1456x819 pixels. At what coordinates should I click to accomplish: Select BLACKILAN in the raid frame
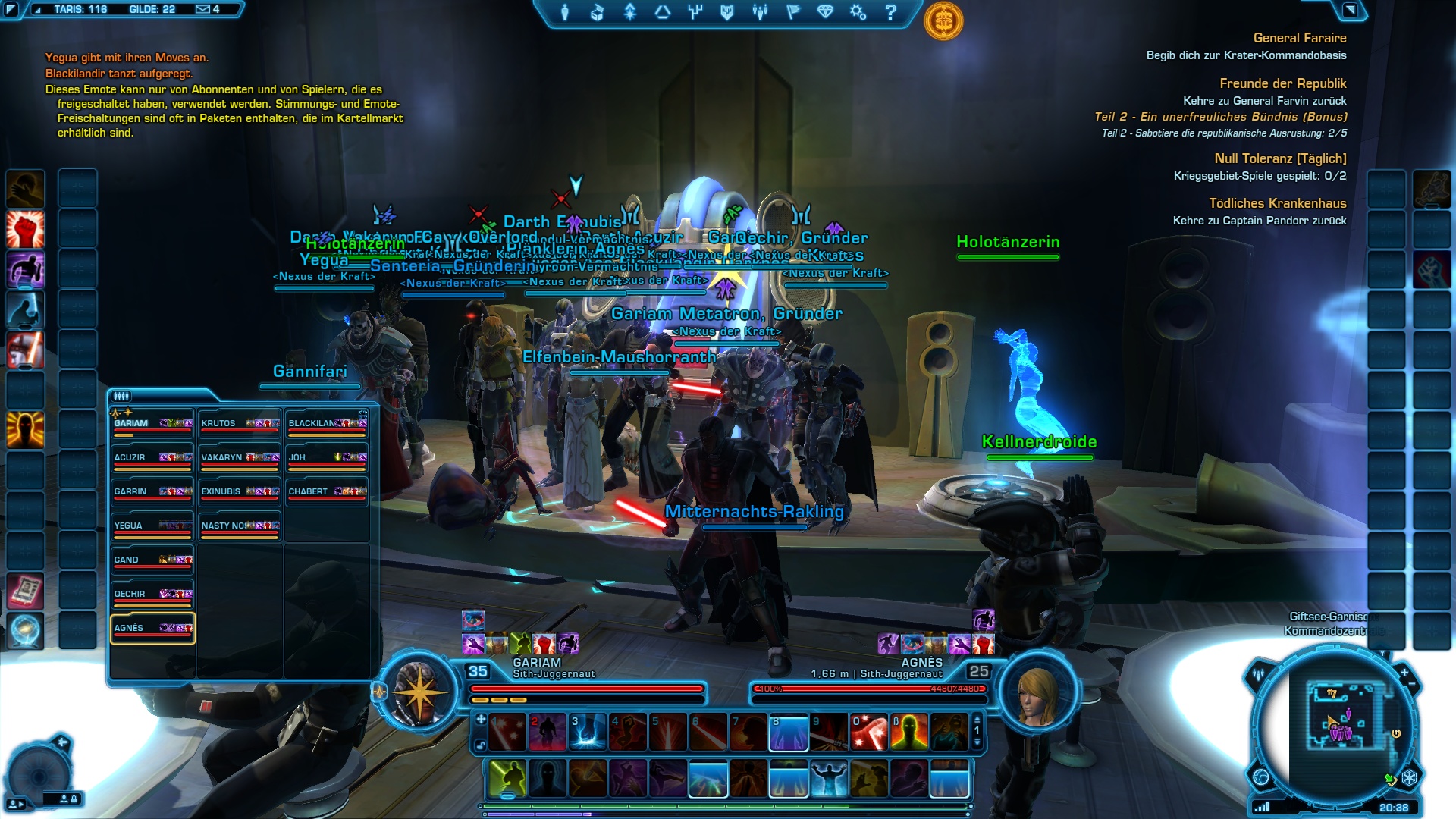(327, 424)
